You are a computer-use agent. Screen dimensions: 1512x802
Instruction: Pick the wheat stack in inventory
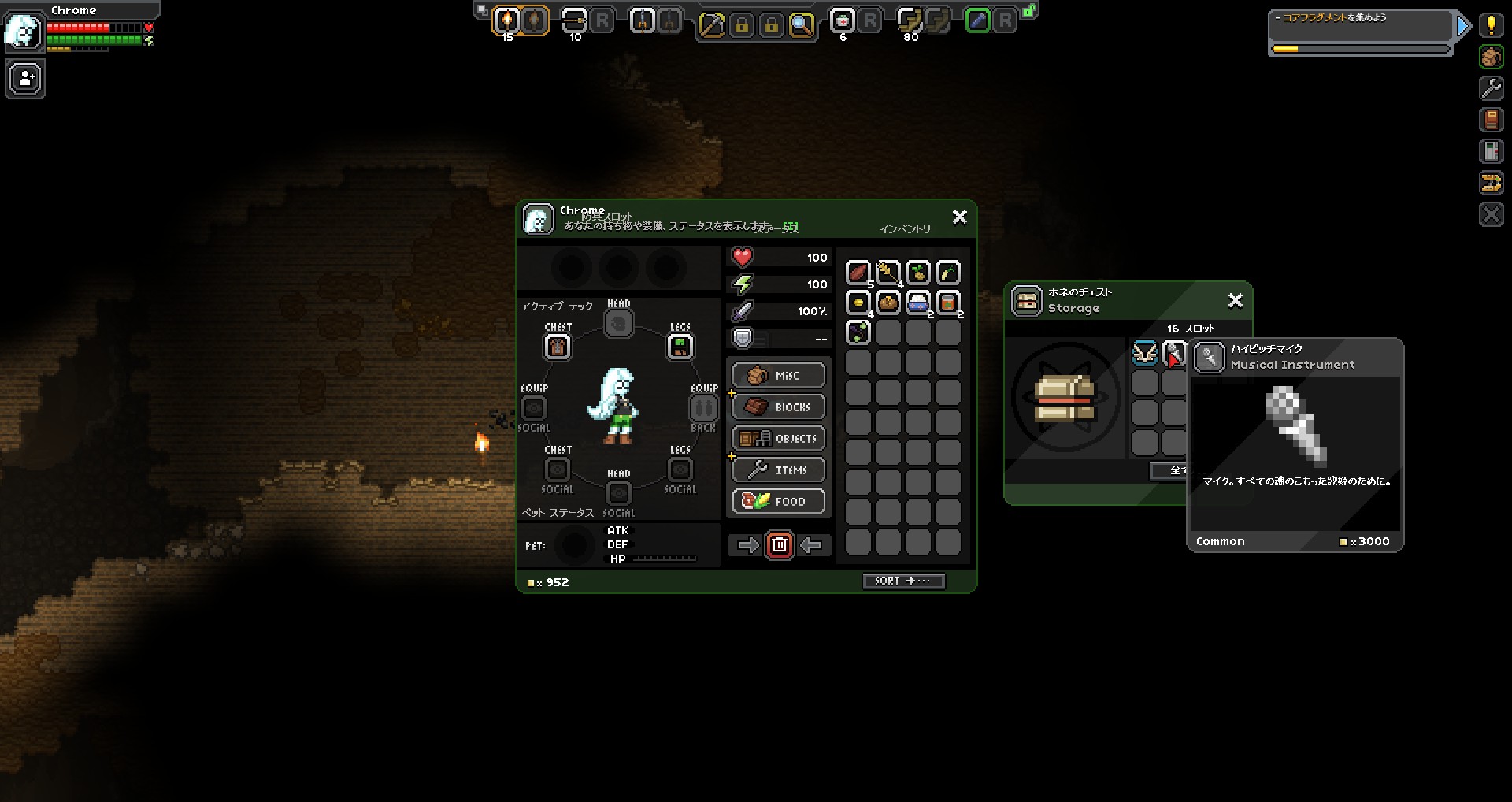point(888,273)
